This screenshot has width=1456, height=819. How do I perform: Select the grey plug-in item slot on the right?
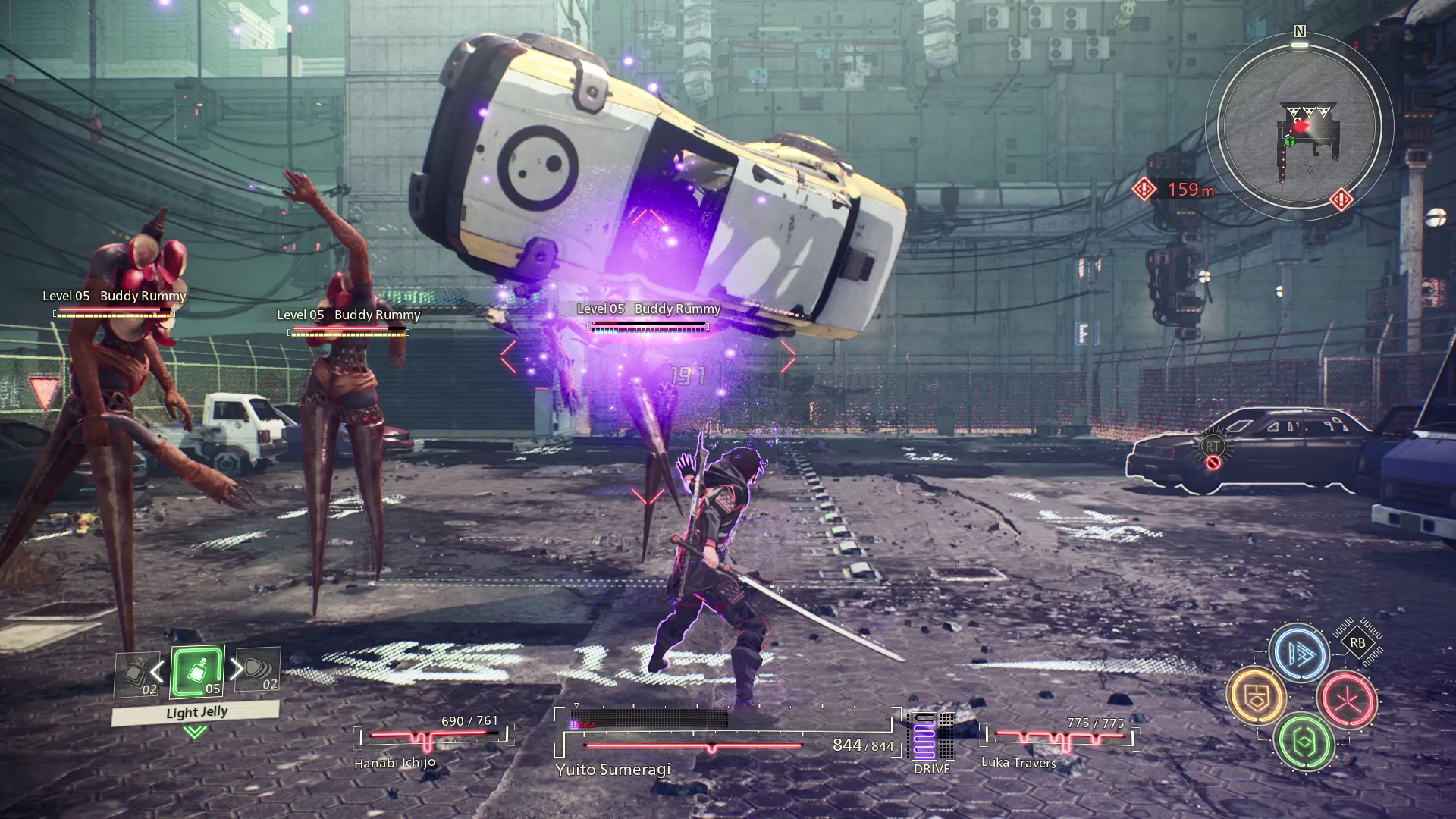click(259, 670)
